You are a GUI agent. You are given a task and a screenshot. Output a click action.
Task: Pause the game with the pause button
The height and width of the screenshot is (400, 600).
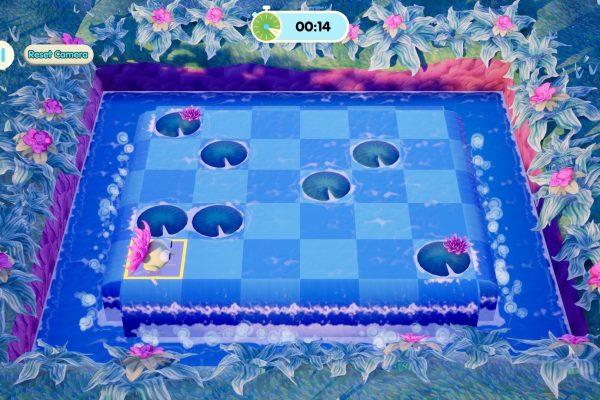[4, 54]
